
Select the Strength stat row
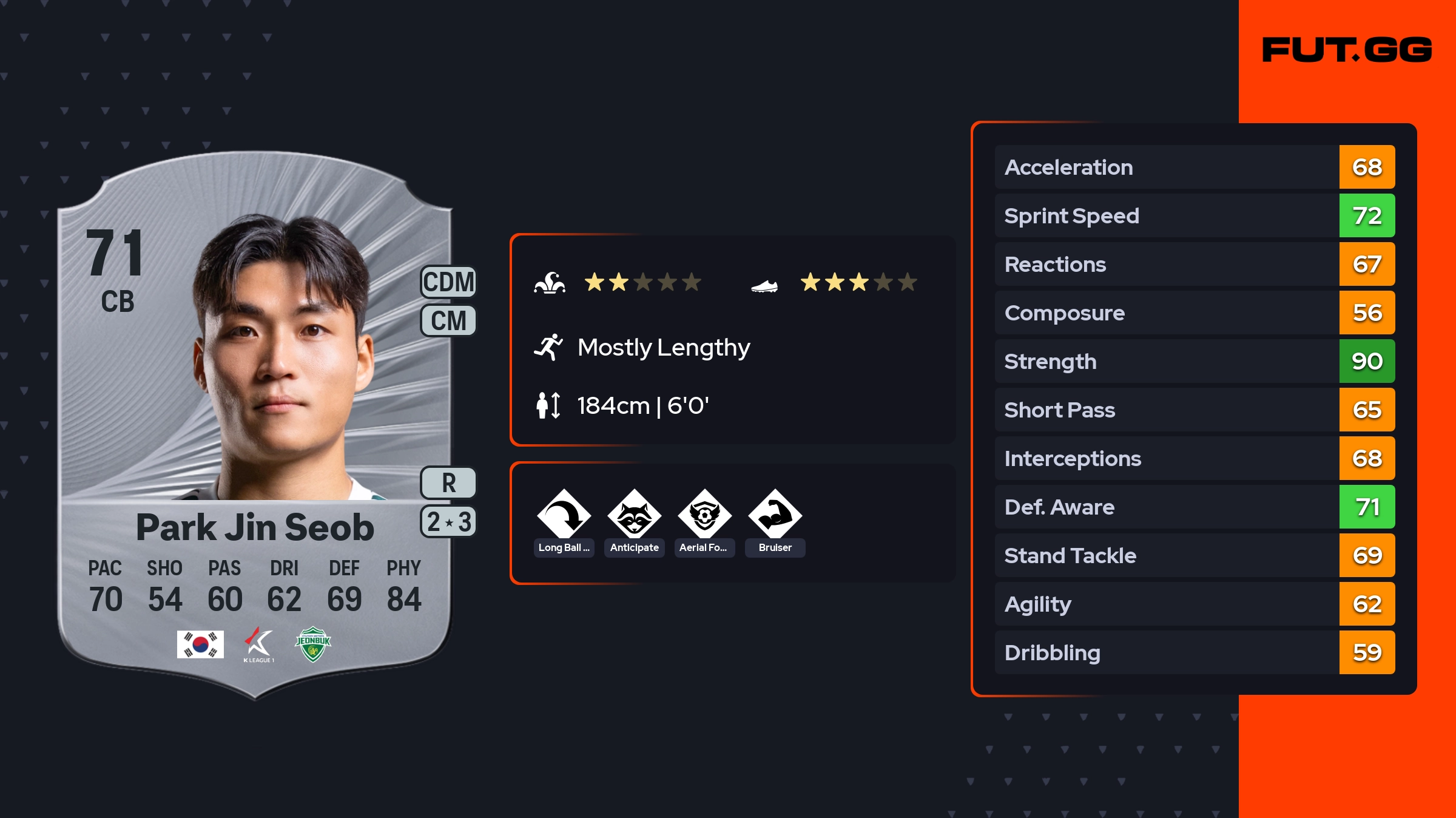coord(1194,362)
